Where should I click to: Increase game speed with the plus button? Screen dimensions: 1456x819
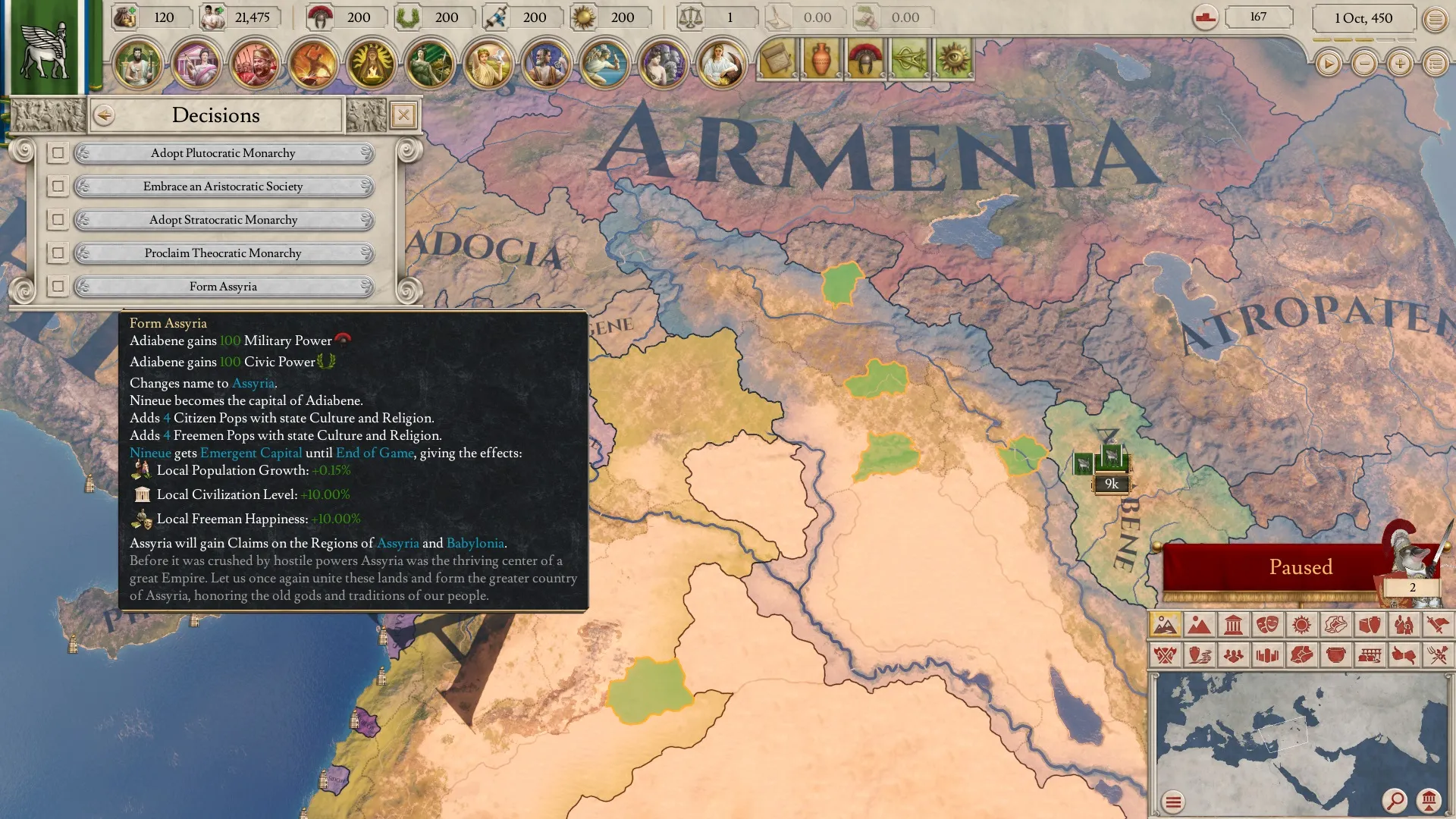1400,64
